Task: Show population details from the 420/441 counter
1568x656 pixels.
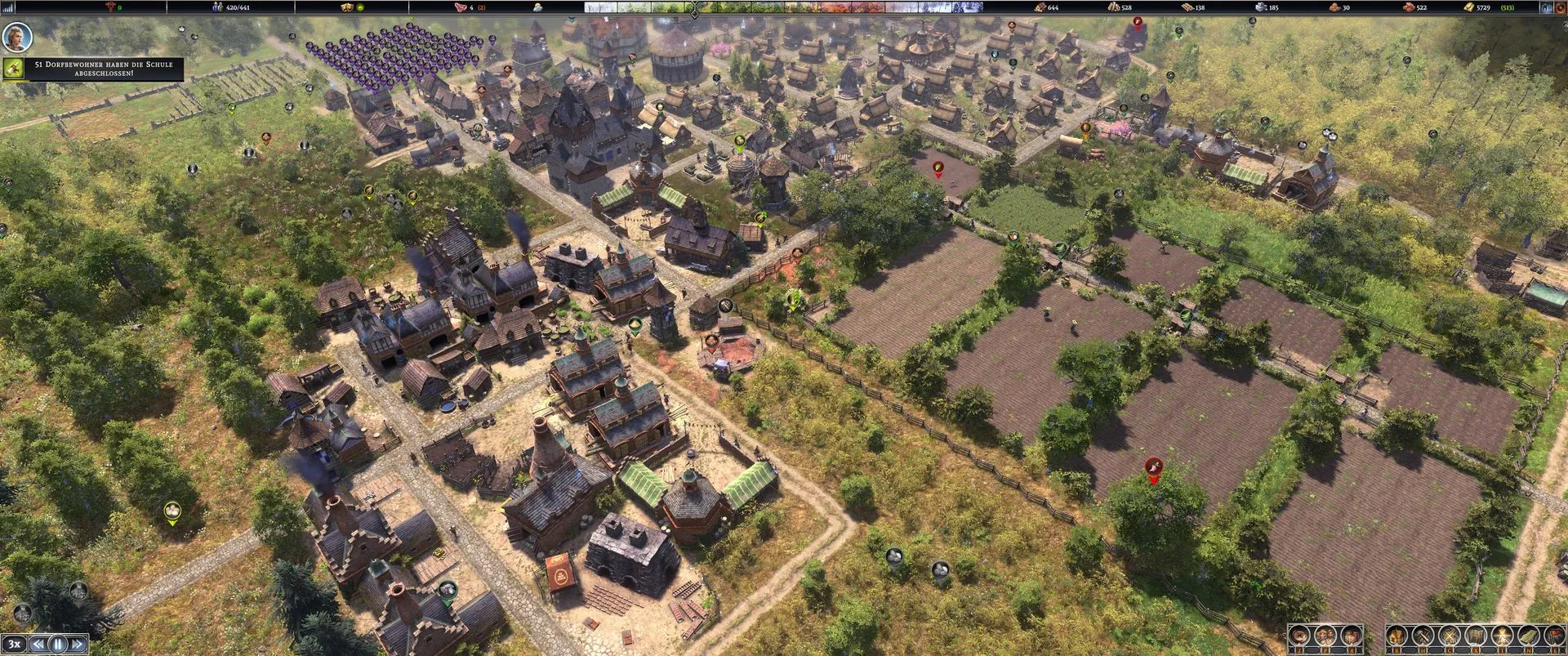Action: click(231, 7)
